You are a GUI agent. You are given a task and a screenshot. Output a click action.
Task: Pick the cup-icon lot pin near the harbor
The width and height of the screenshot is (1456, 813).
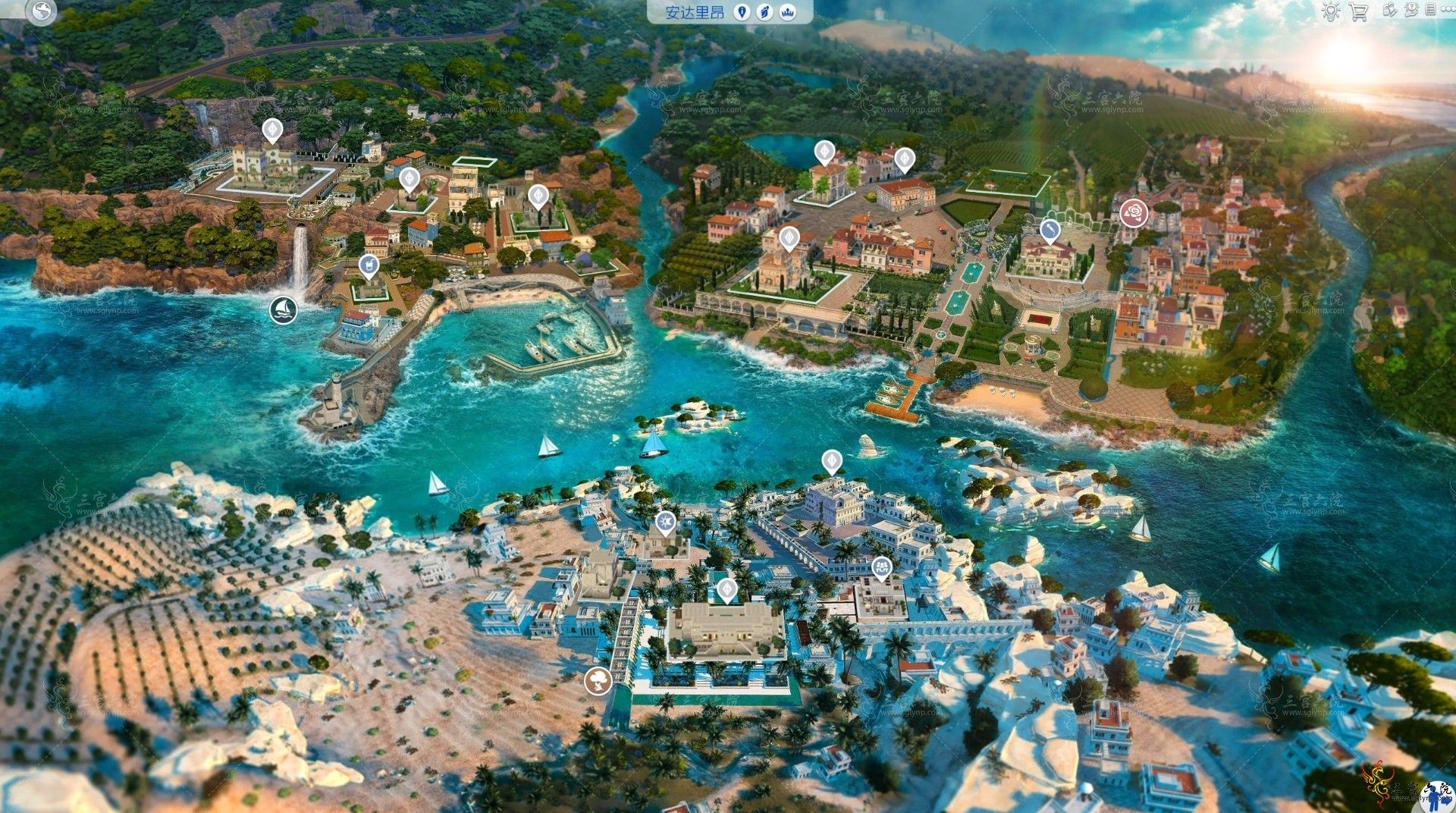369,266
